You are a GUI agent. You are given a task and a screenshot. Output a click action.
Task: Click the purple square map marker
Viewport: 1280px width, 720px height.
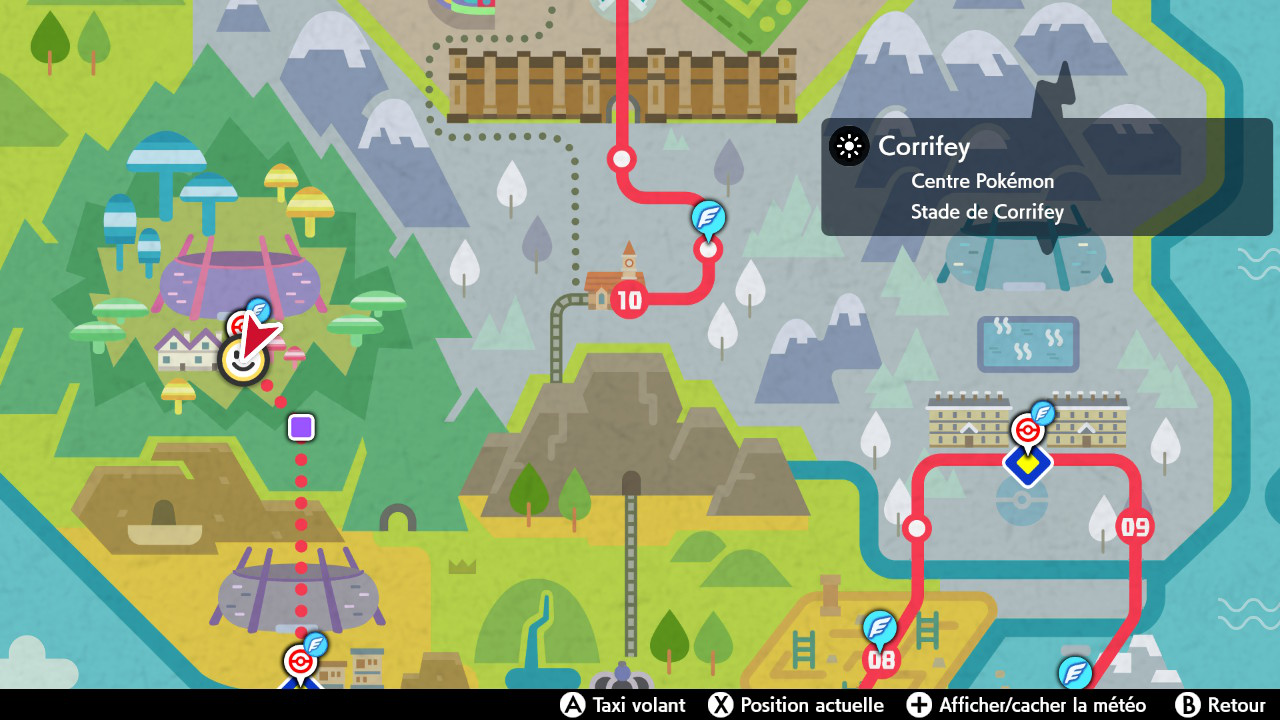(x=301, y=428)
